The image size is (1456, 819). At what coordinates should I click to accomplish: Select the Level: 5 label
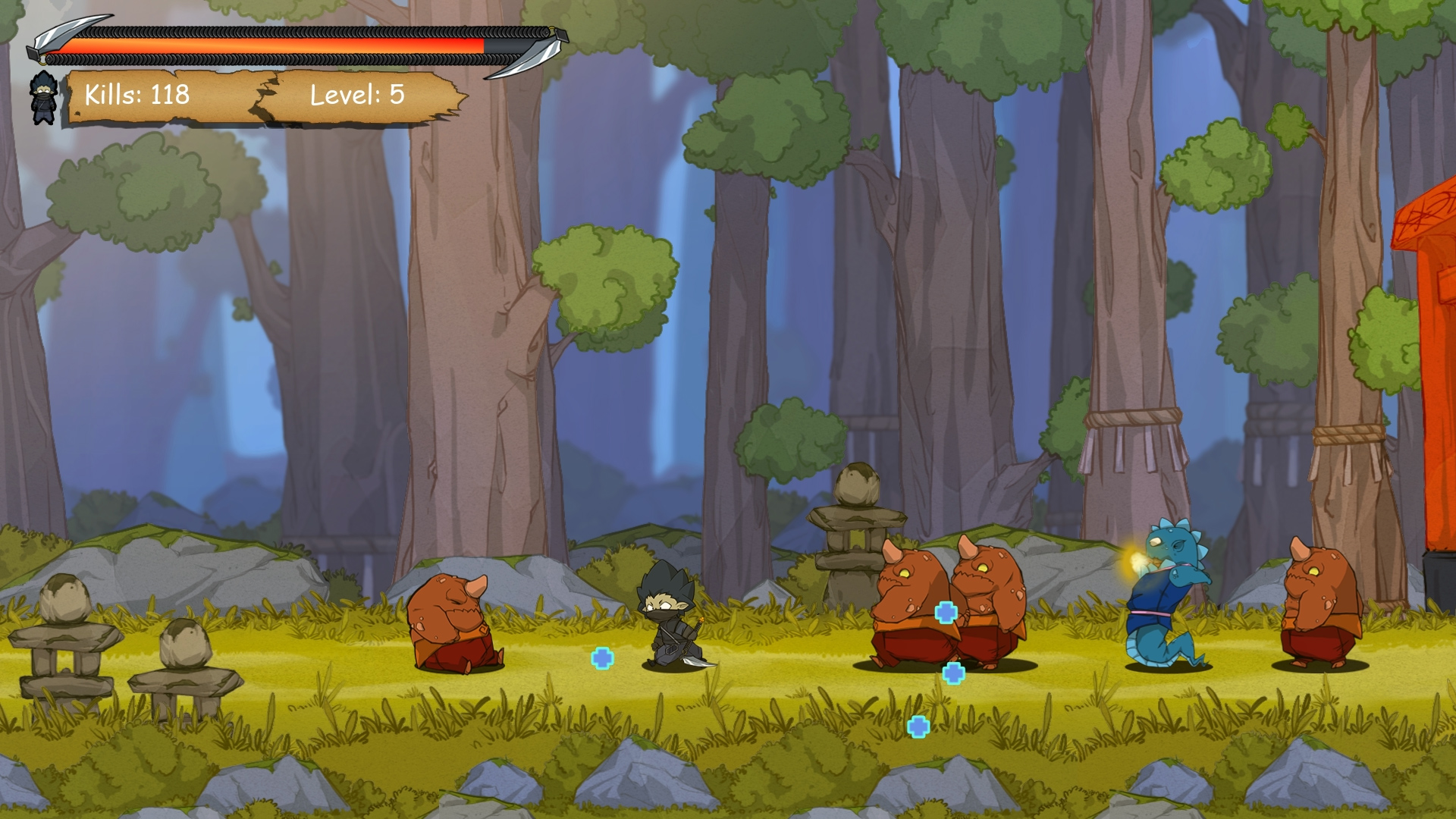[355, 96]
